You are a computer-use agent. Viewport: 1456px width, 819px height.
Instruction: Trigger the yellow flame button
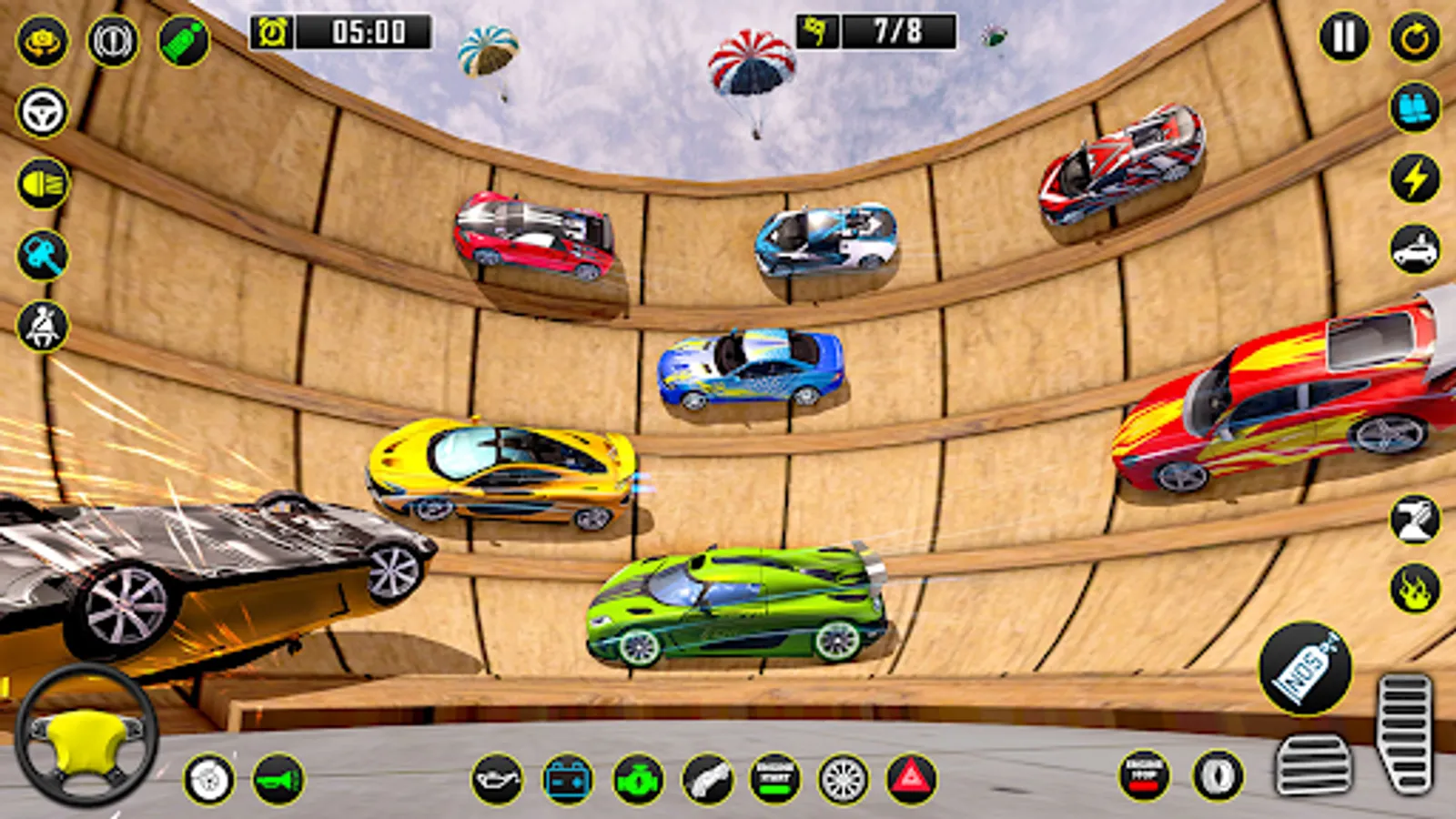click(x=1414, y=590)
